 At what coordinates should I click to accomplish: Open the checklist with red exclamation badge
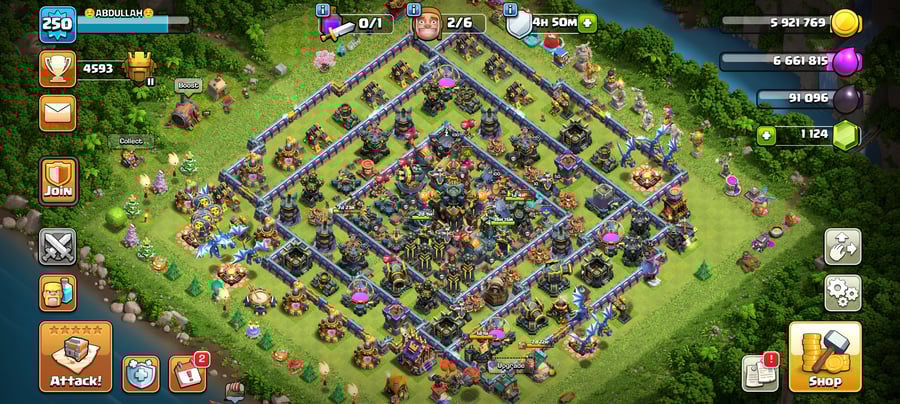pyautogui.click(x=760, y=373)
